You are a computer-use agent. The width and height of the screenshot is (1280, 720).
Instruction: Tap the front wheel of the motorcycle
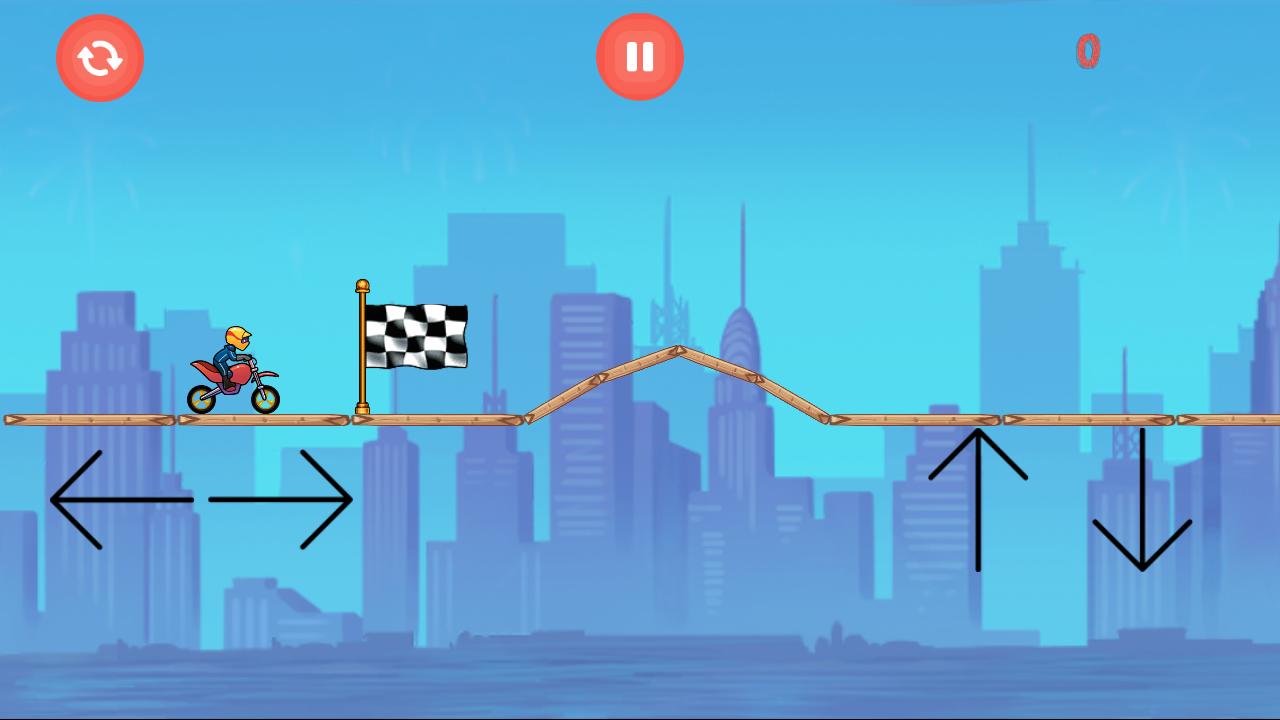tap(268, 400)
